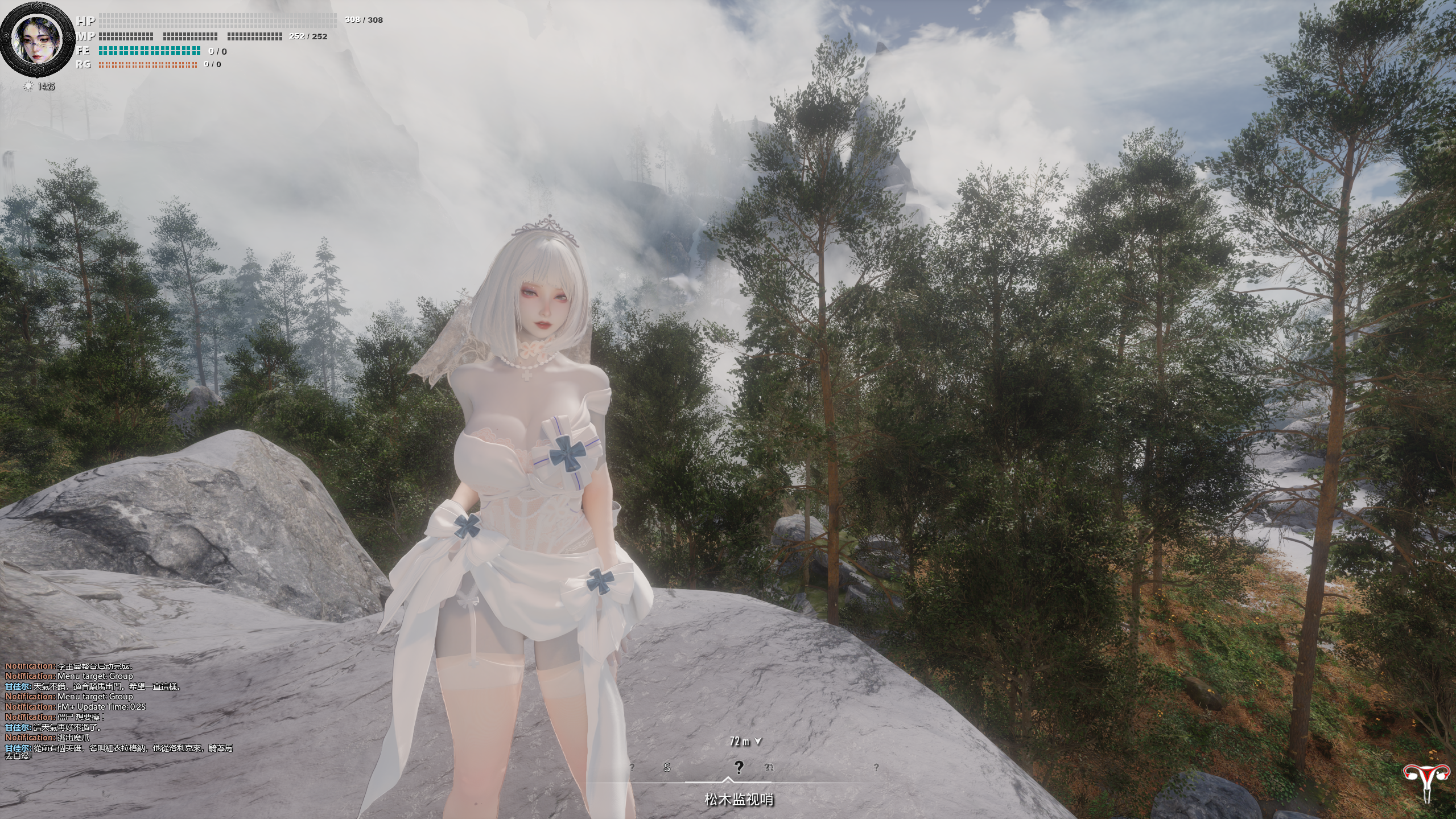Image resolution: width=1456 pixels, height=819 pixels.
Task: Click the notification message log
Action: (x=119, y=712)
